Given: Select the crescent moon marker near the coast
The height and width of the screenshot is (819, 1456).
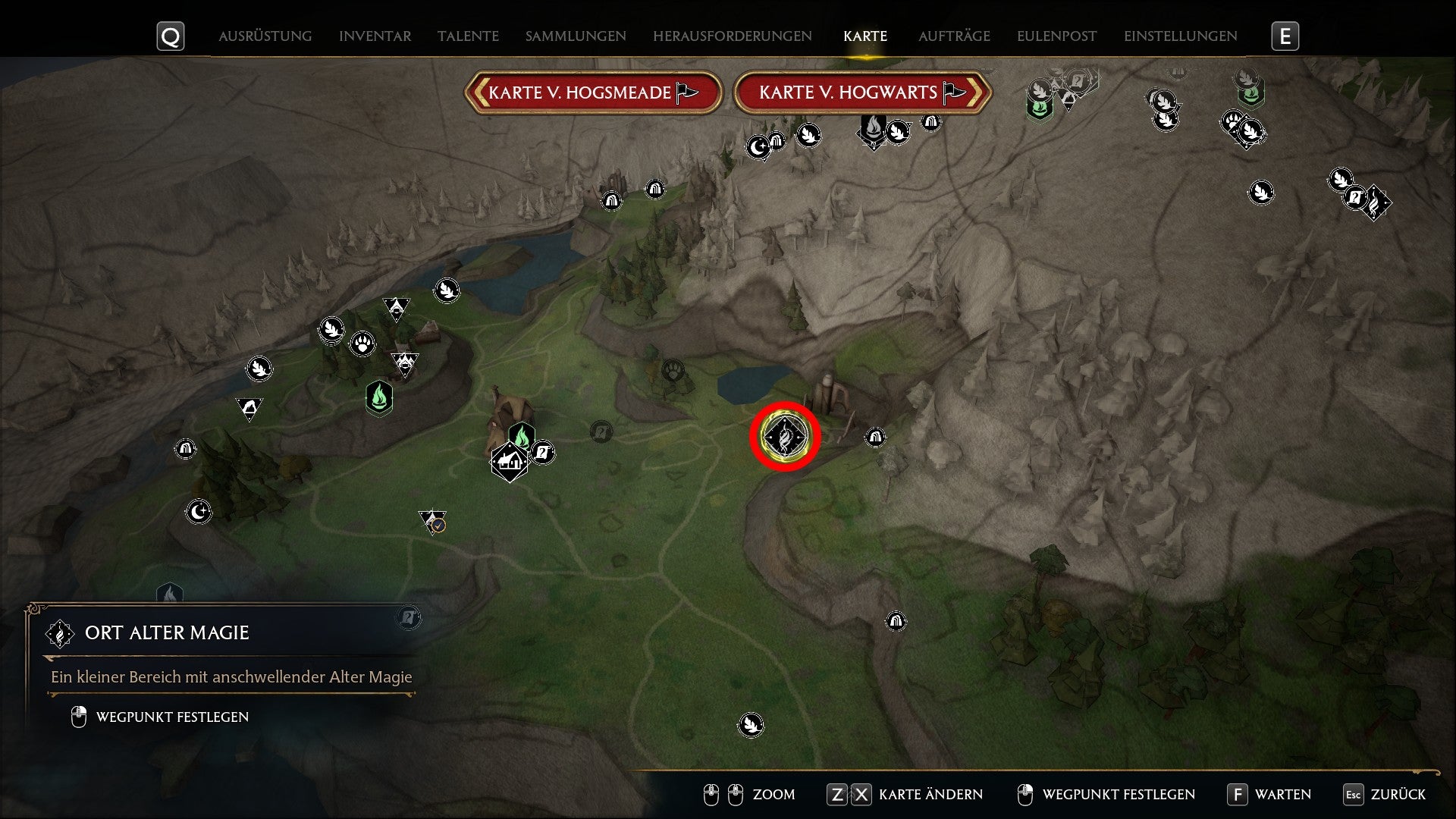Looking at the screenshot, I should coord(199,512).
